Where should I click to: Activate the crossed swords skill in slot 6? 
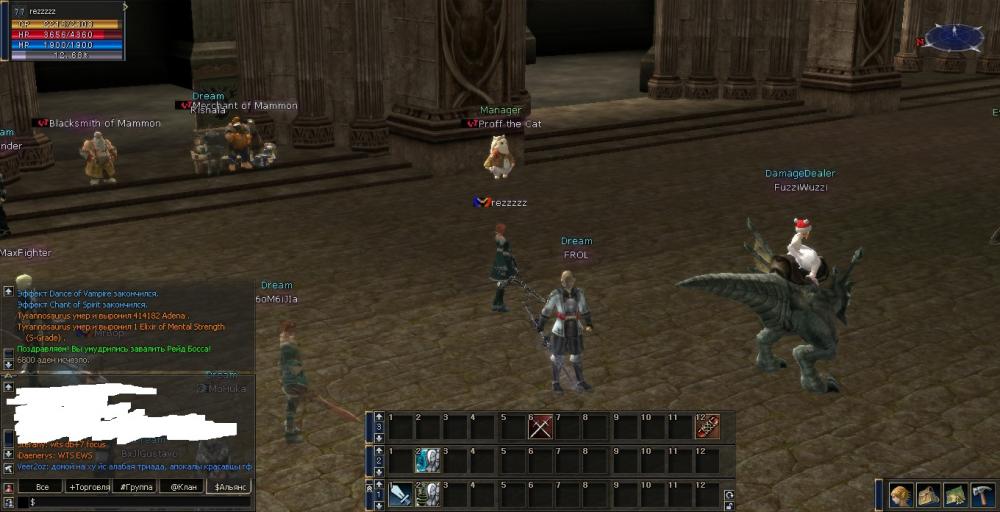(541, 427)
